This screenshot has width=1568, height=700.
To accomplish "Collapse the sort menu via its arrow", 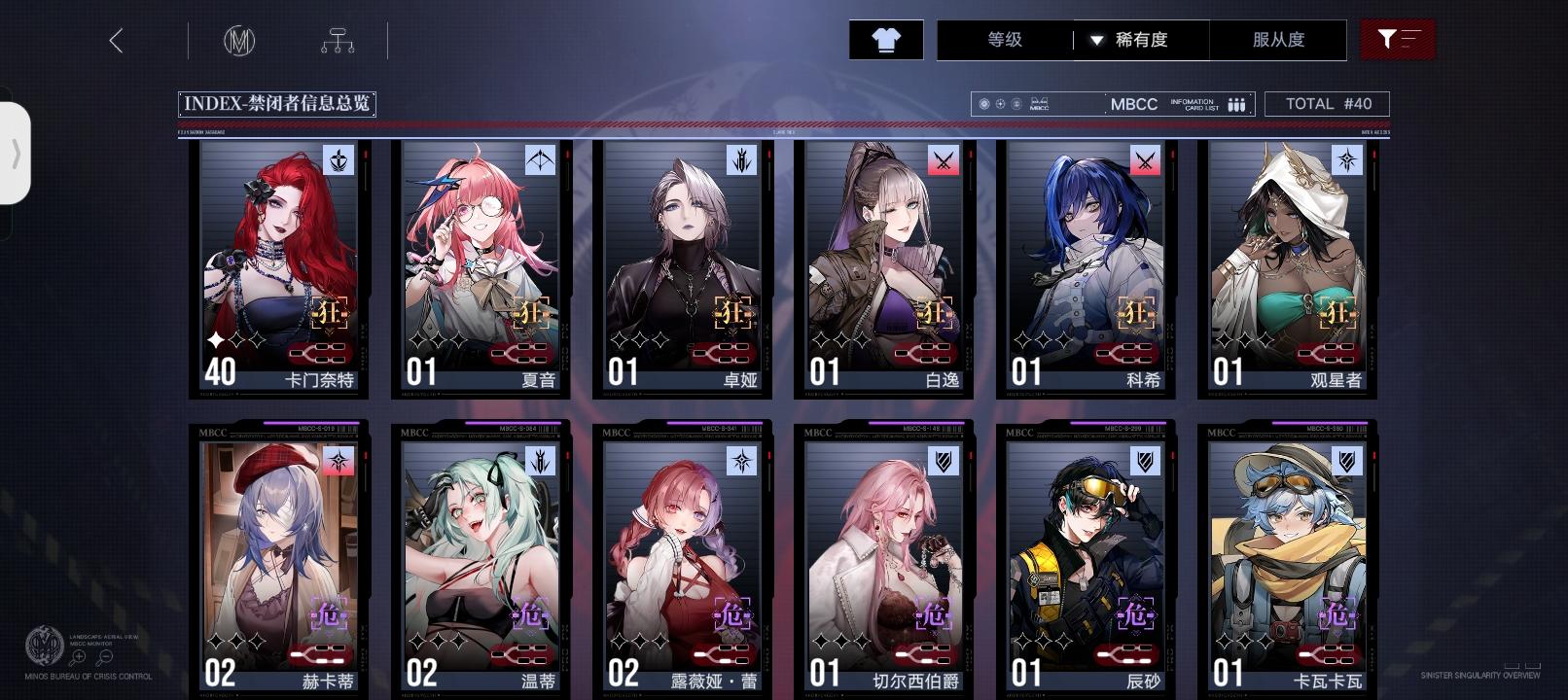I will [1098, 41].
